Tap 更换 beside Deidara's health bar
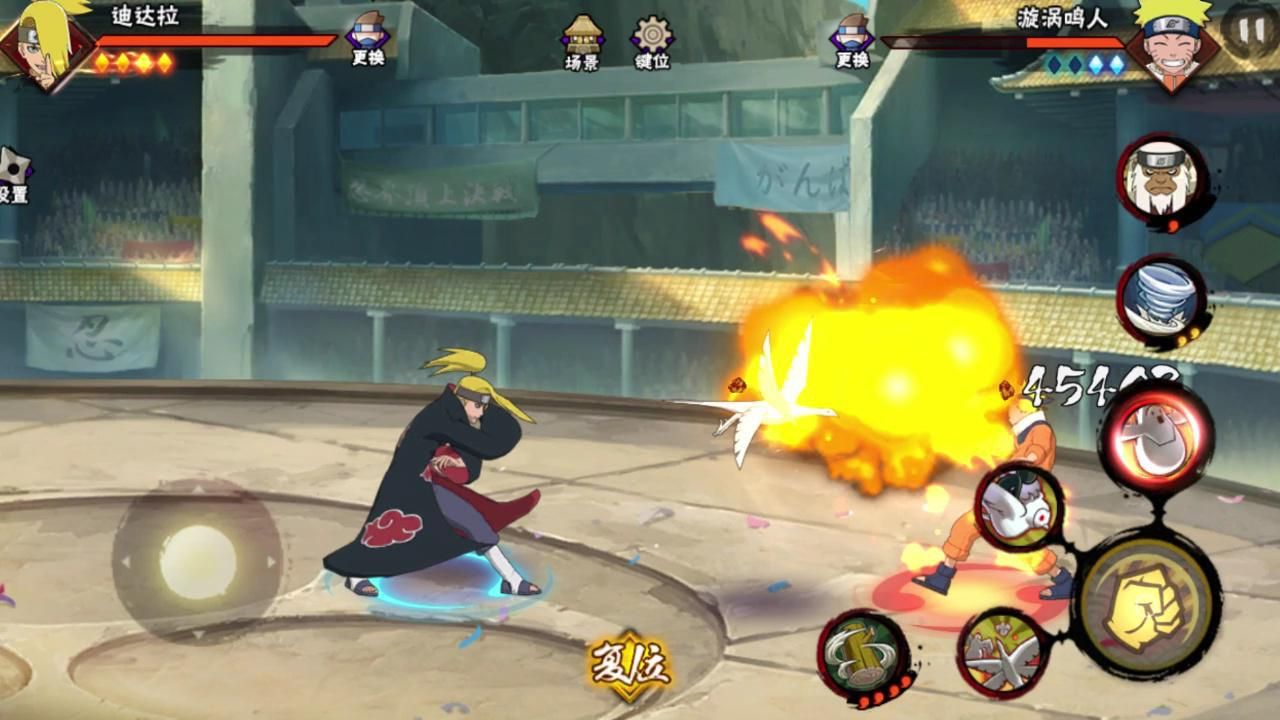This screenshot has height=720, width=1280. click(x=368, y=42)
